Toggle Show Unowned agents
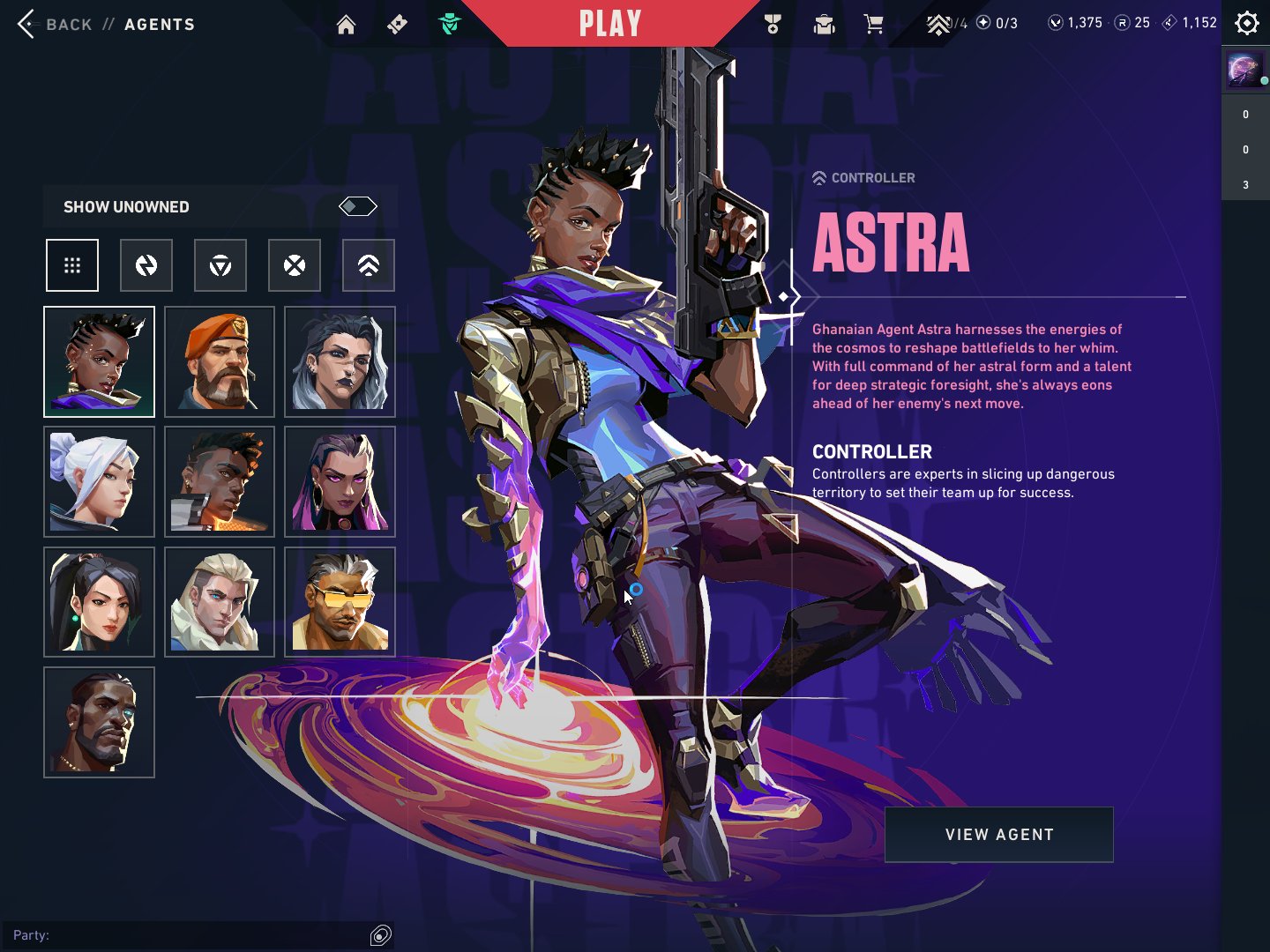Viewport: 1270px width, 952px height. click(357, 206)
